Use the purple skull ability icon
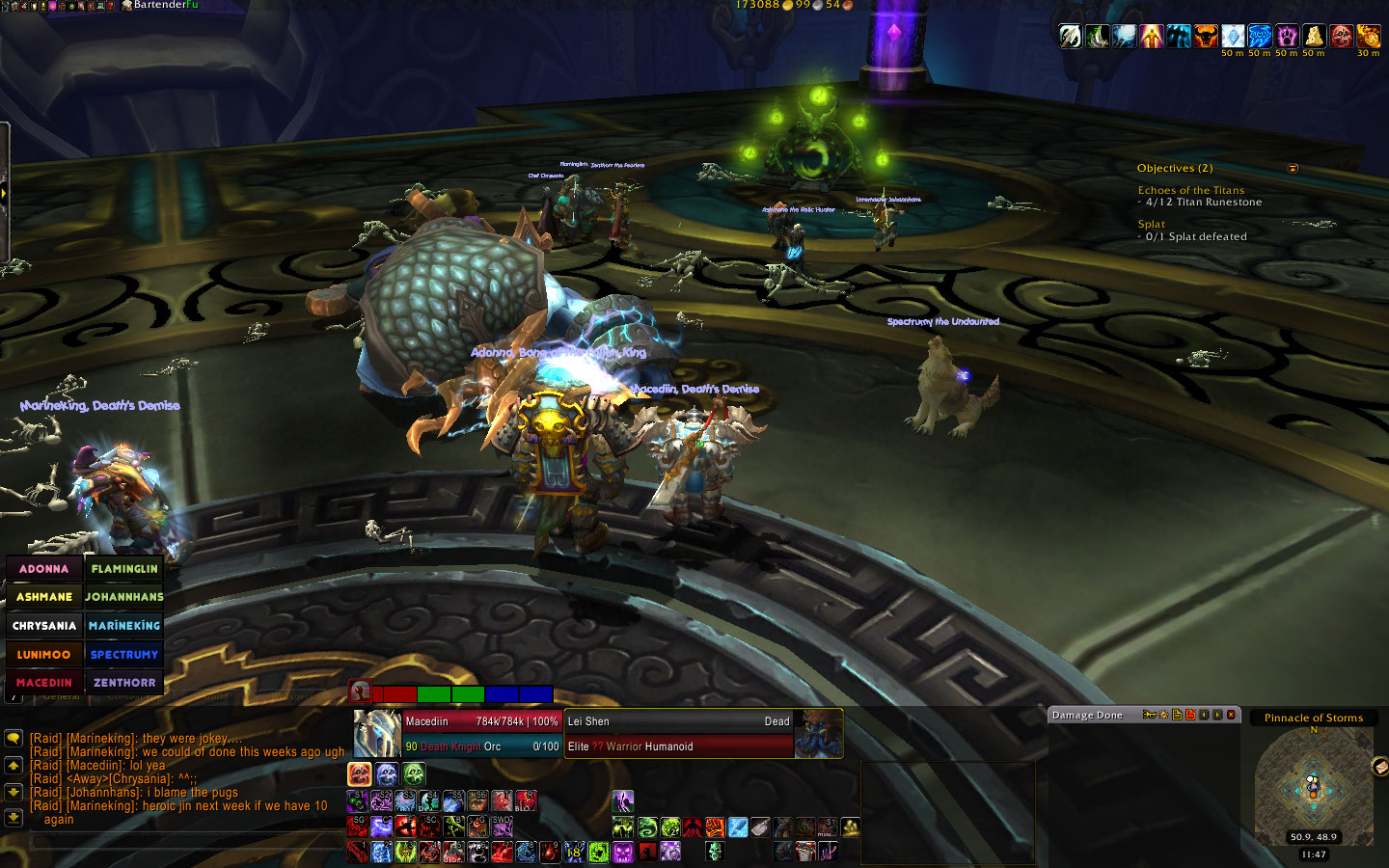The height and width of the screenshot is (868, 1389). 623,852
